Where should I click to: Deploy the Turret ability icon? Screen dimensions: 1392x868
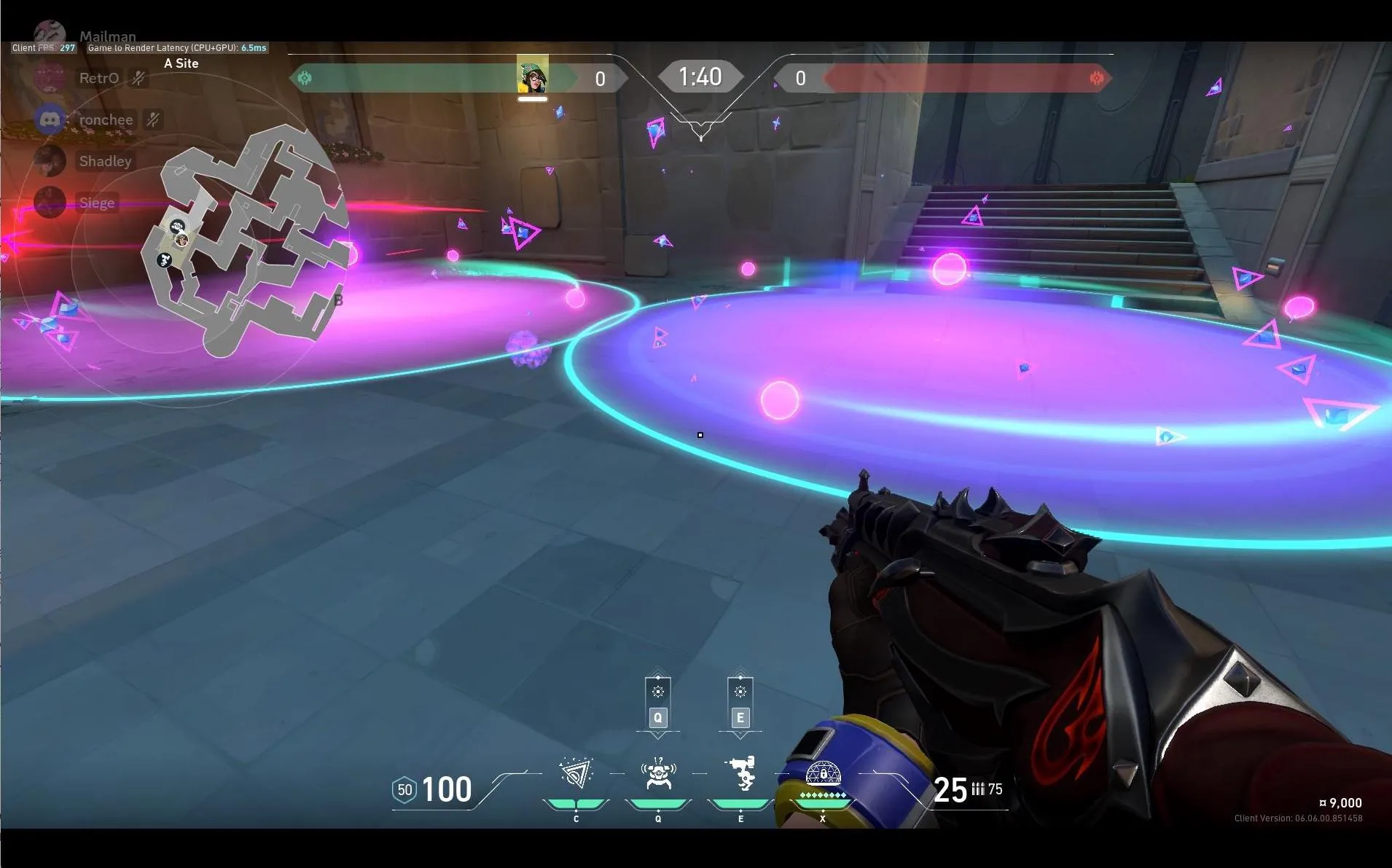coord(741,774)
